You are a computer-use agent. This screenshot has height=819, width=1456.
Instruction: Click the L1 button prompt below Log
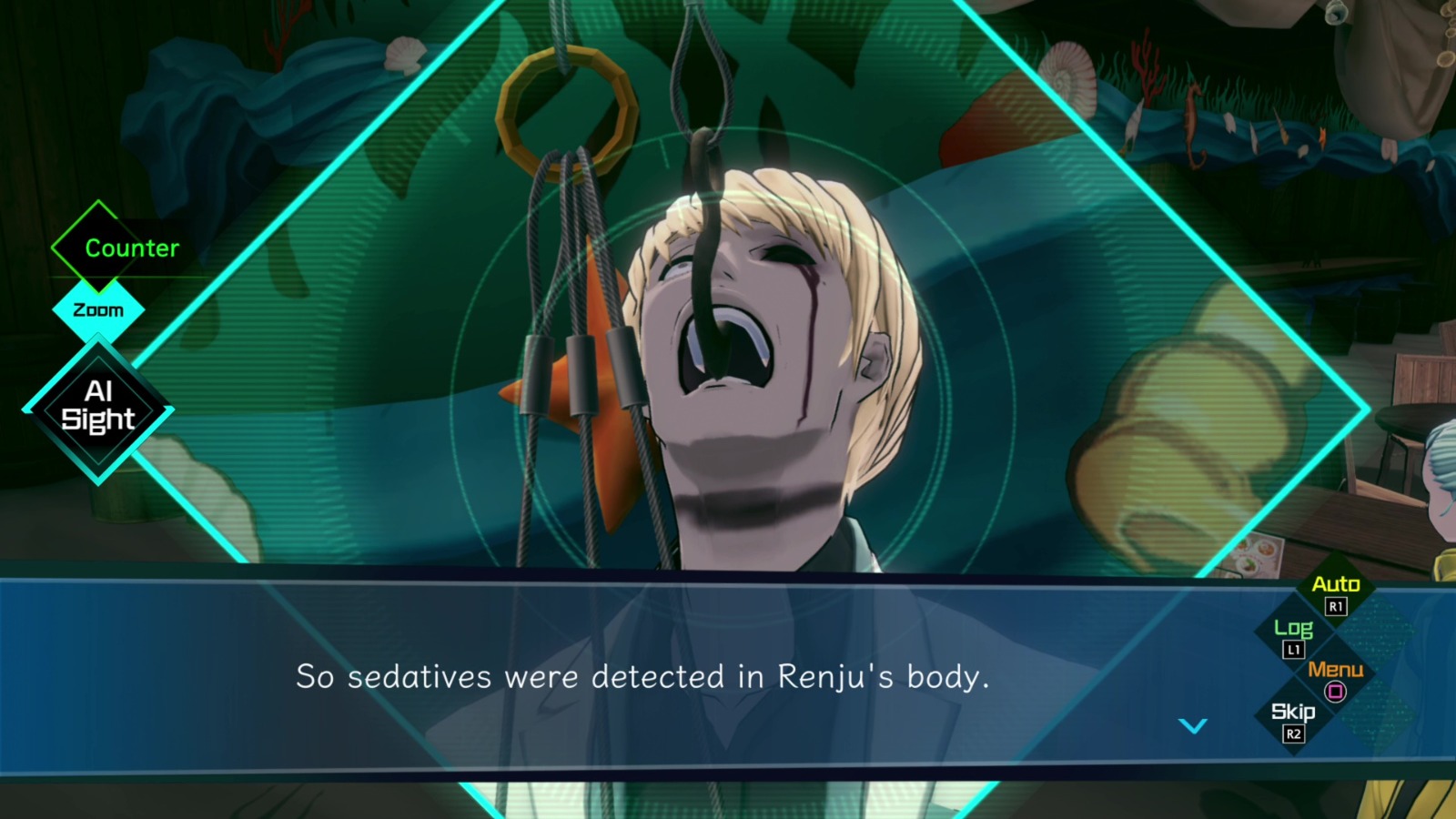pyautogui.click(x=1295, y=649)
